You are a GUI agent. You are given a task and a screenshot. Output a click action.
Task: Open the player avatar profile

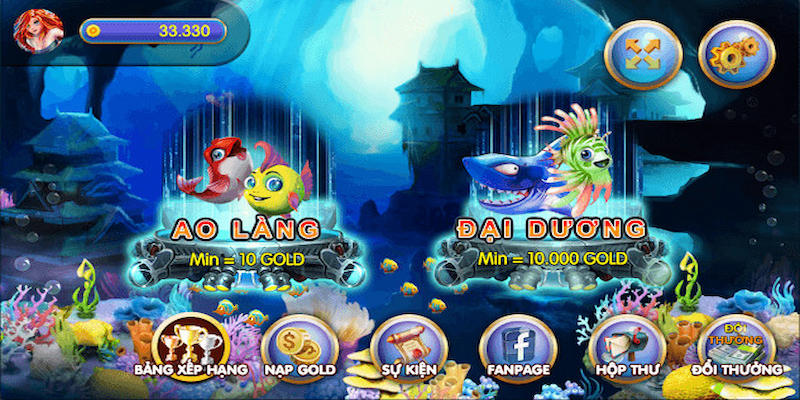31,29
